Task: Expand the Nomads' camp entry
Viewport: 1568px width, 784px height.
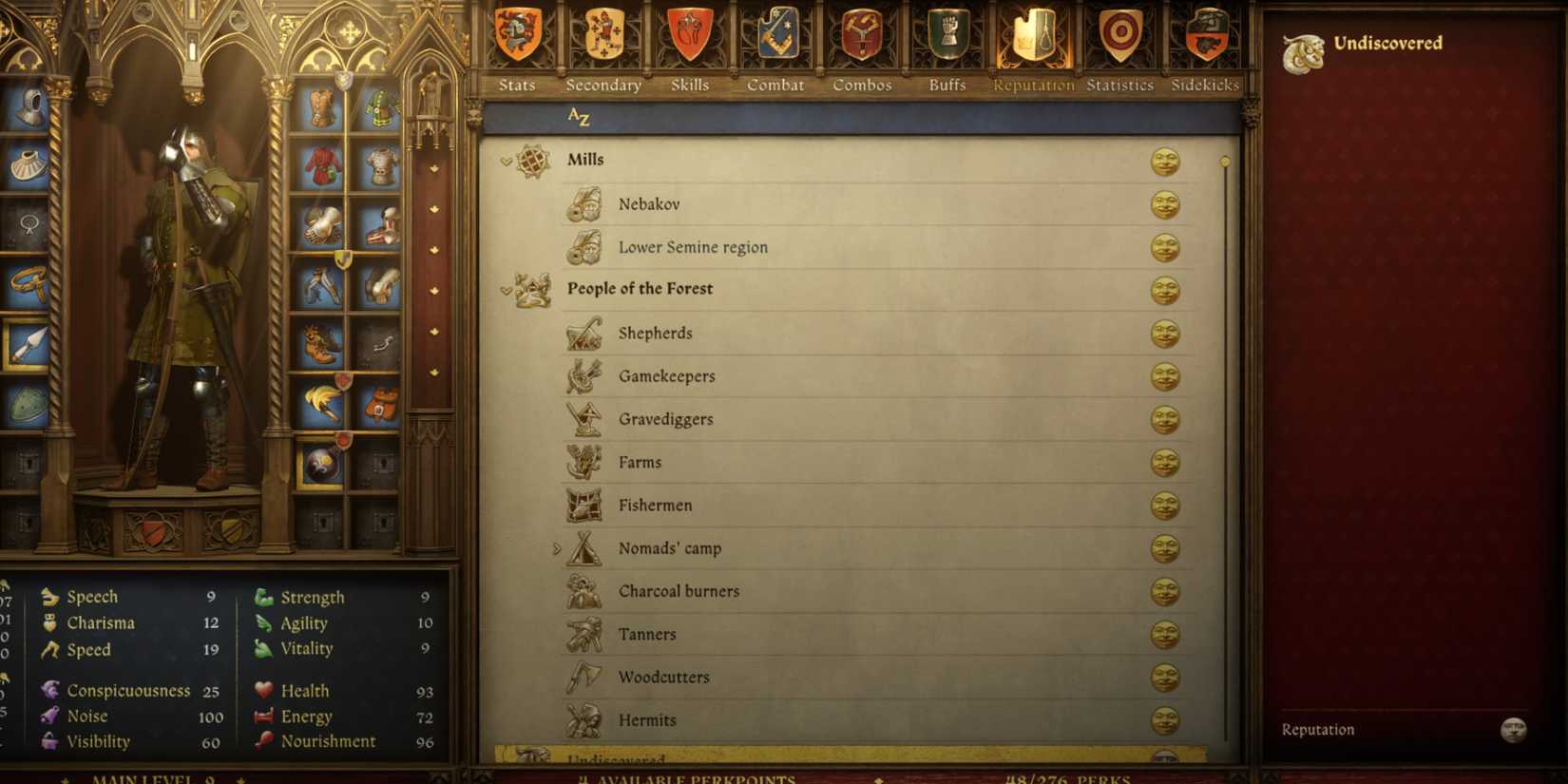Action: click(556, 548)
